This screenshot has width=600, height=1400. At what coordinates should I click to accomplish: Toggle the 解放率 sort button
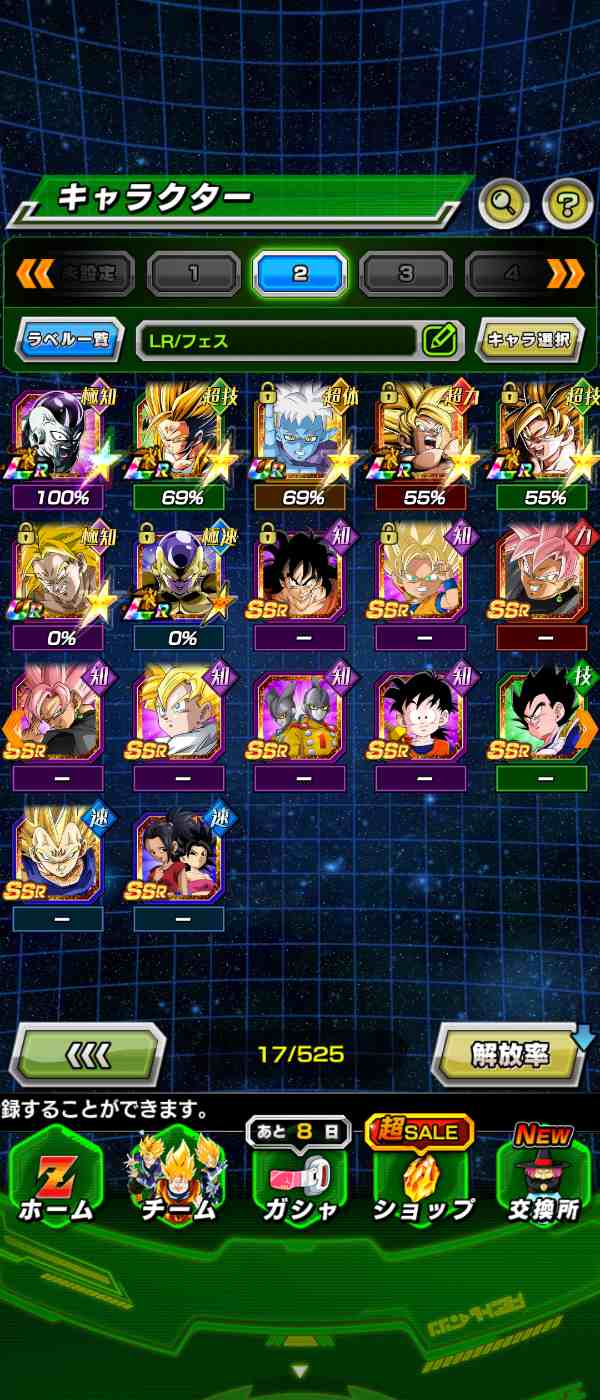[x=510, y=1055]
